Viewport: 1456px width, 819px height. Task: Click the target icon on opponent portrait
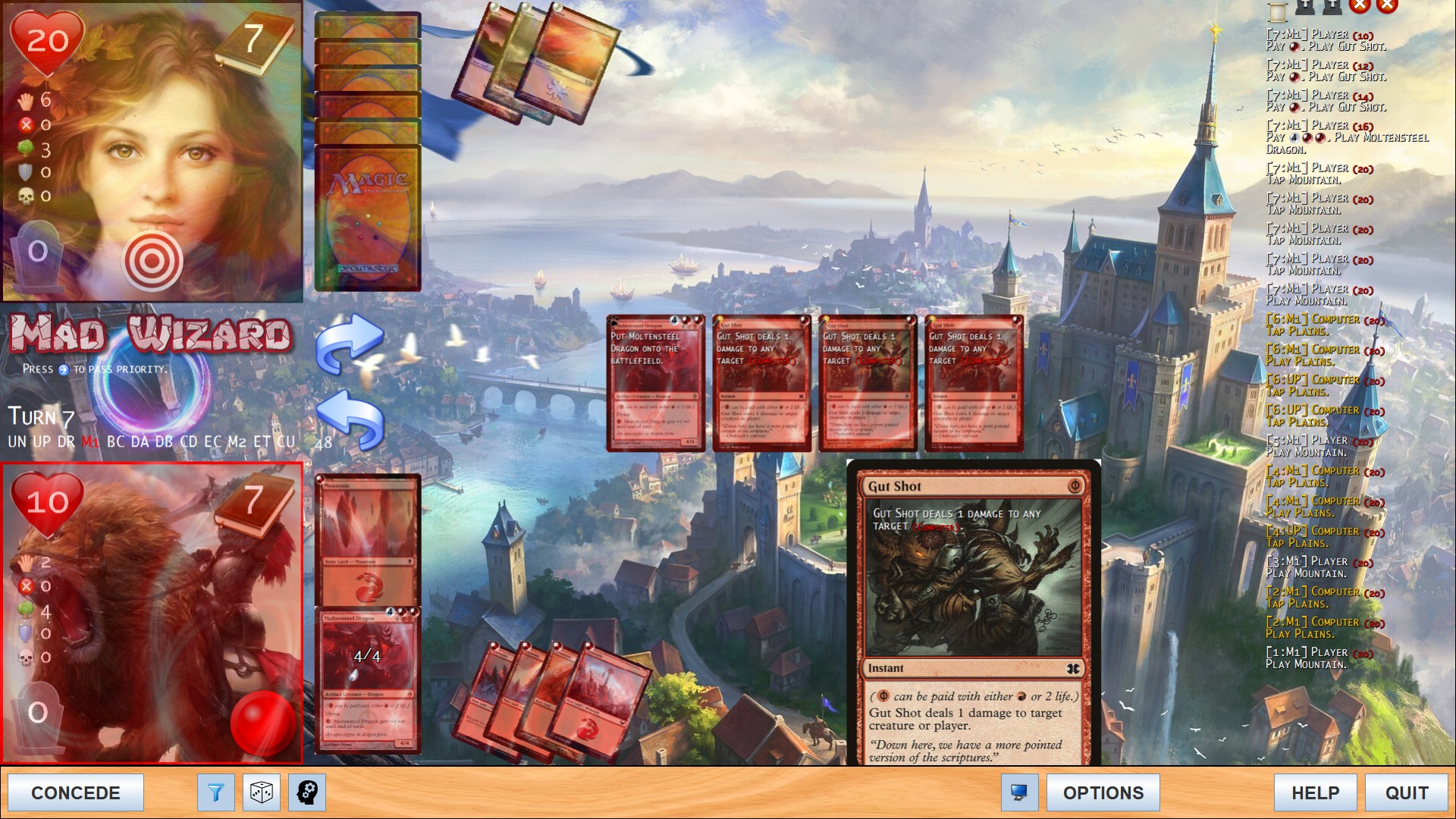(152, 262)
